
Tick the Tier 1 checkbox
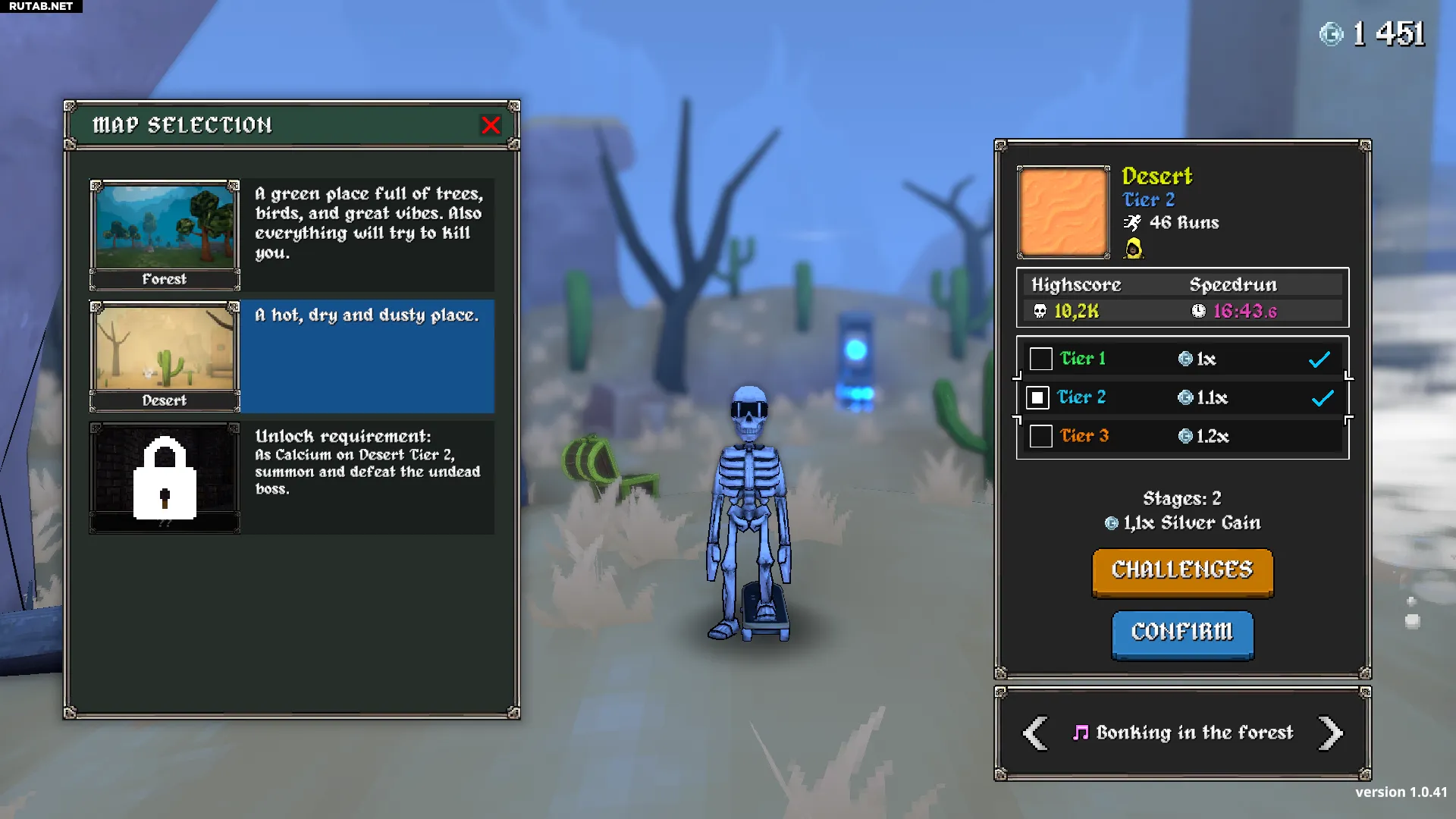click(1040, 359)
